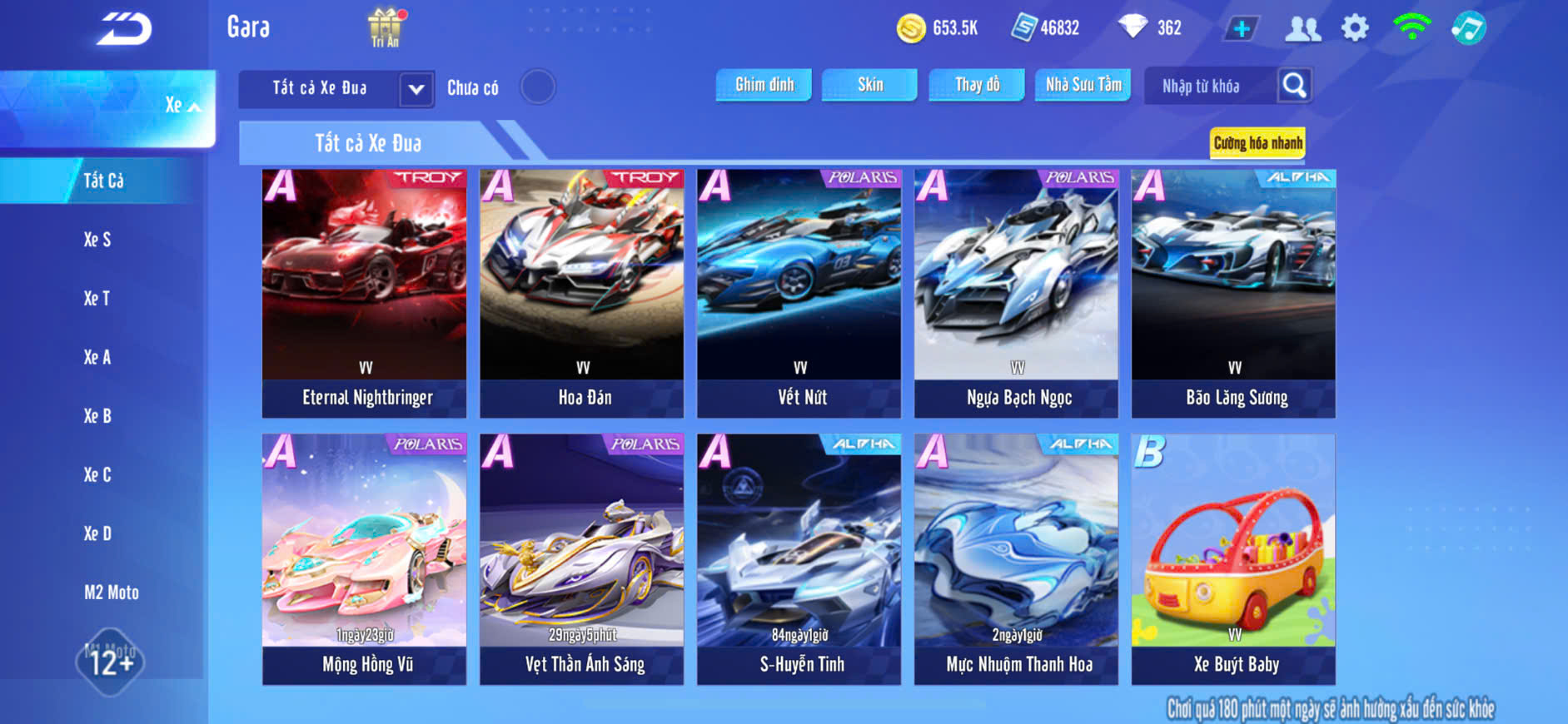The image size is (1568, 724).
Task: Open the Ghim đỉnh option
Action: 764,85
